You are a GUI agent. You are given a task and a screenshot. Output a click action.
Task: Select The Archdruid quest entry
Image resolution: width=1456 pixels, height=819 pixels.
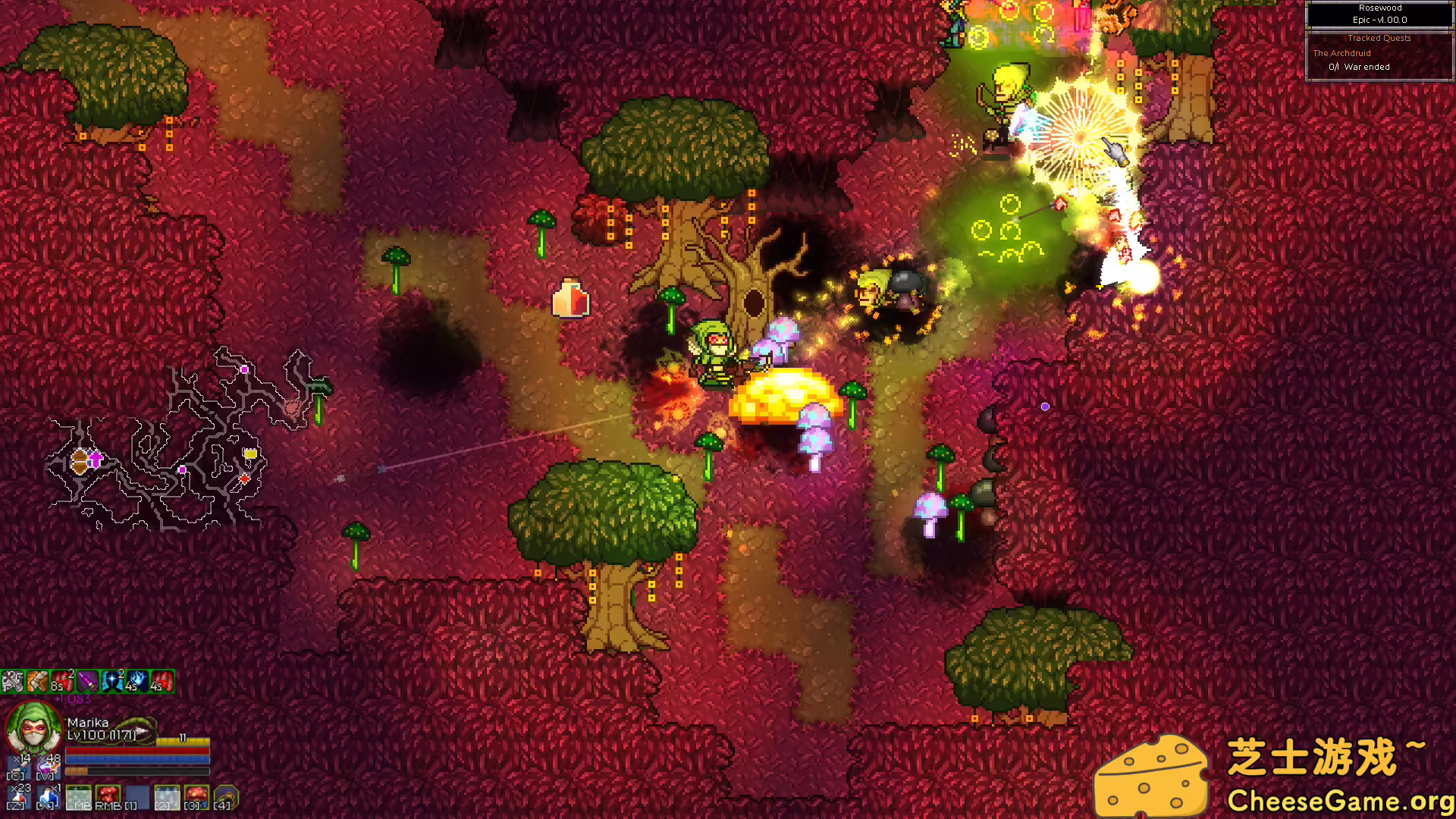coord(1341,53)
